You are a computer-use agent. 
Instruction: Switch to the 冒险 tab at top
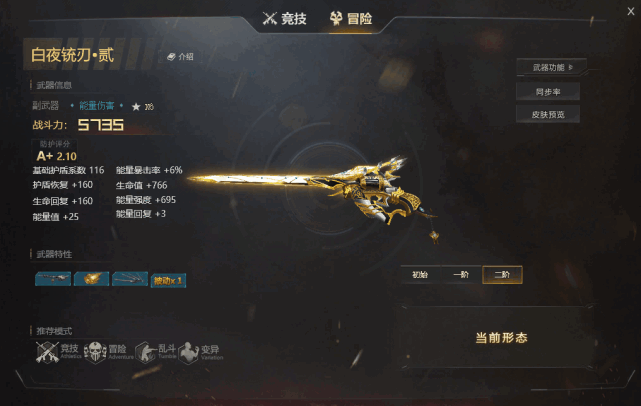click(350, 17)
